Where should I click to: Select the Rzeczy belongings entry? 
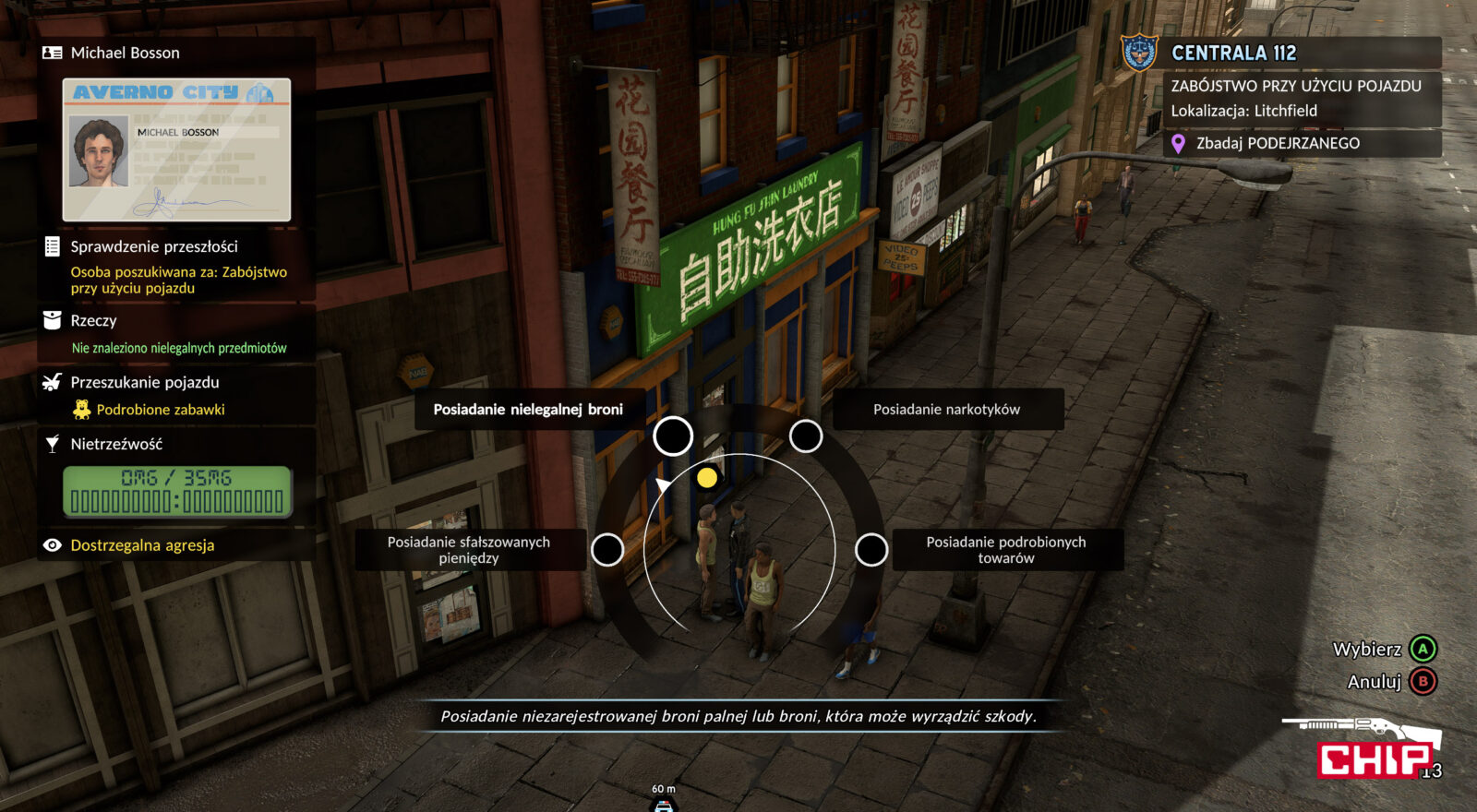point(93,320)
